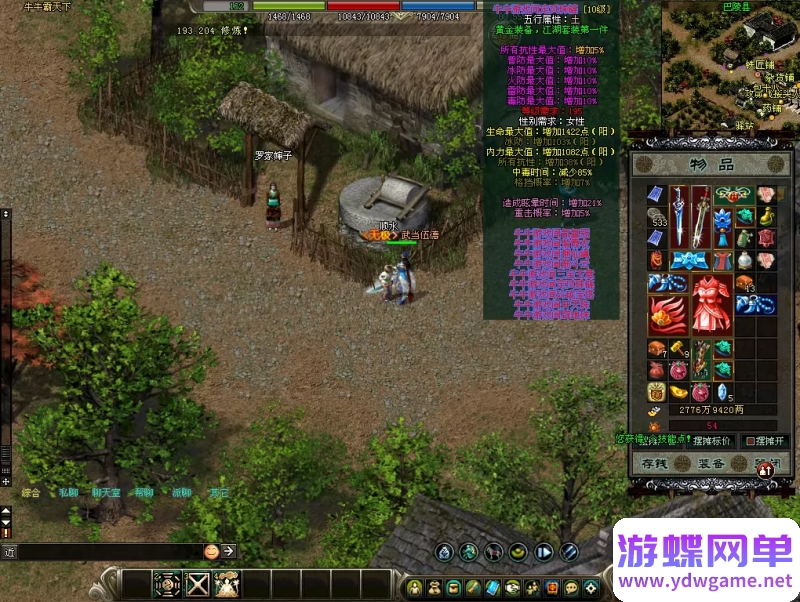
Task: Activate the meditating figure skill in hotbar
Action: point(227,583)
